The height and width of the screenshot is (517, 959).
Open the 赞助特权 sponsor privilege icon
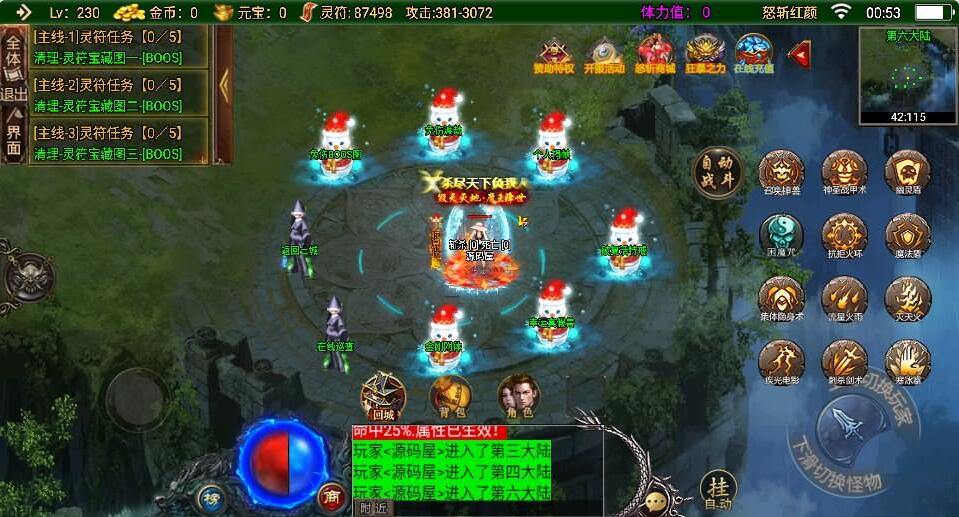(x=555, y=54)
